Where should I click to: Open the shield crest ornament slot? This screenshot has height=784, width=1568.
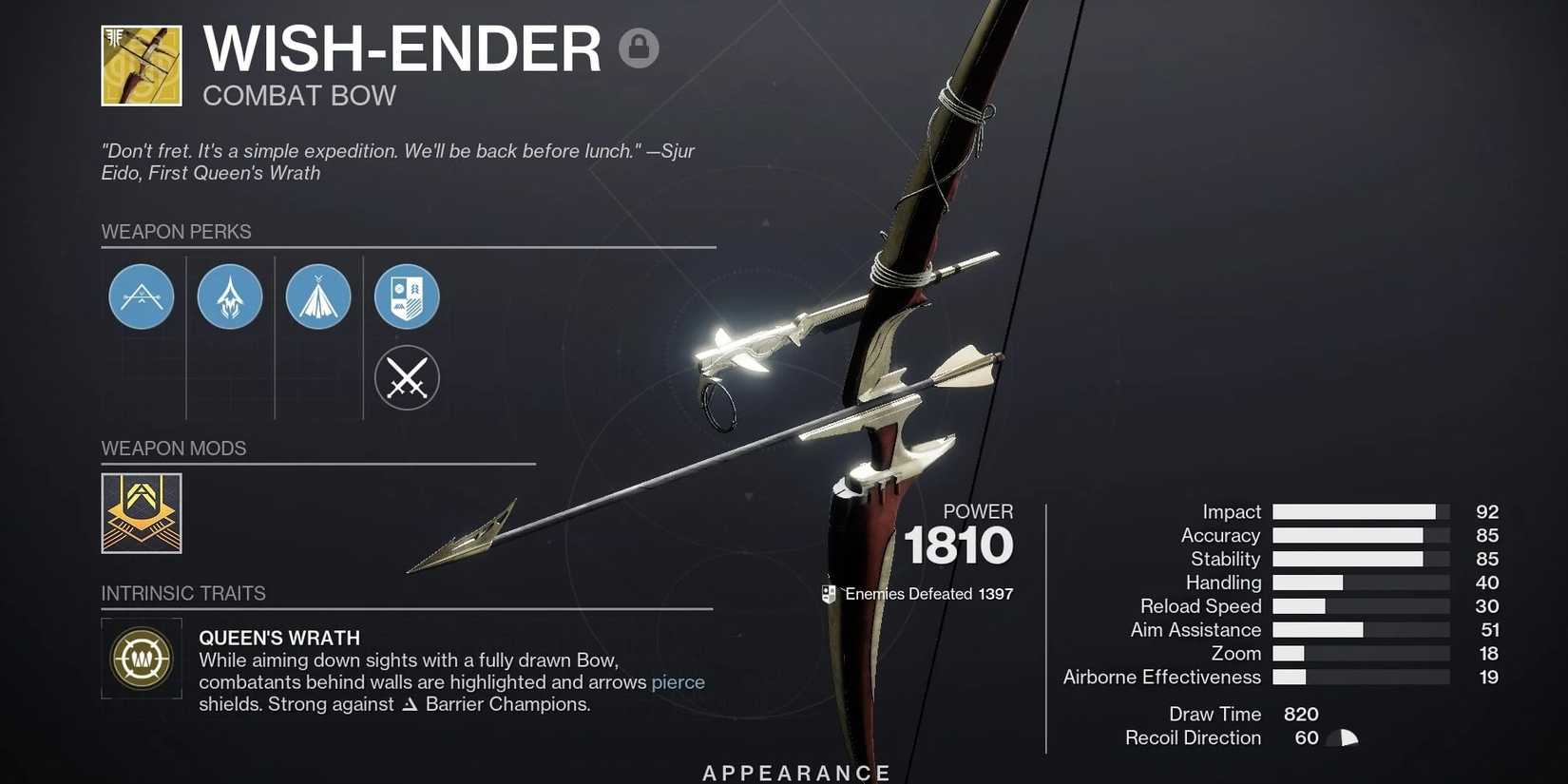(x=407, y=296)
